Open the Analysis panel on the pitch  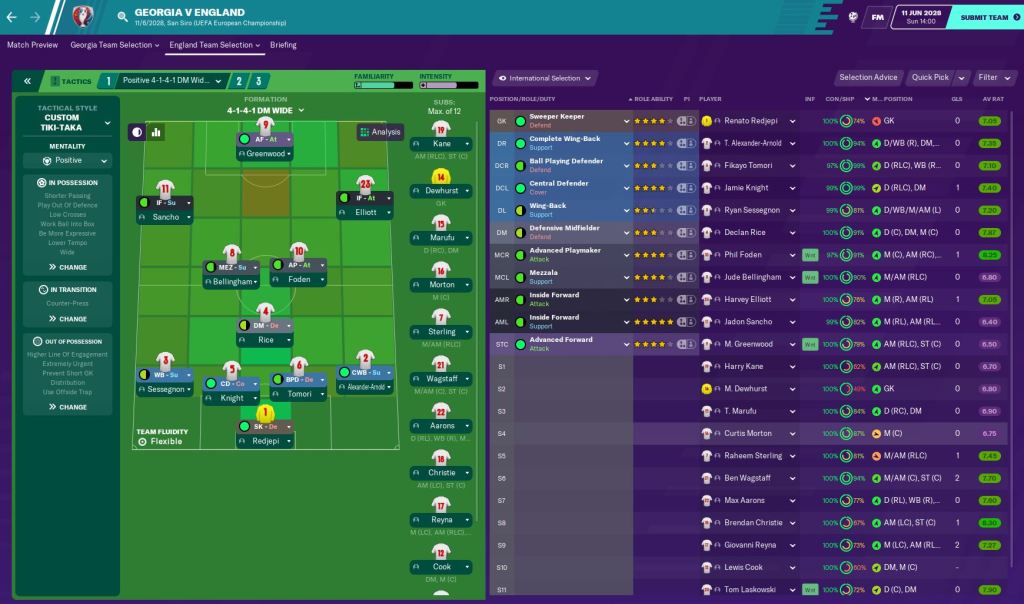(x=379, y=131)
